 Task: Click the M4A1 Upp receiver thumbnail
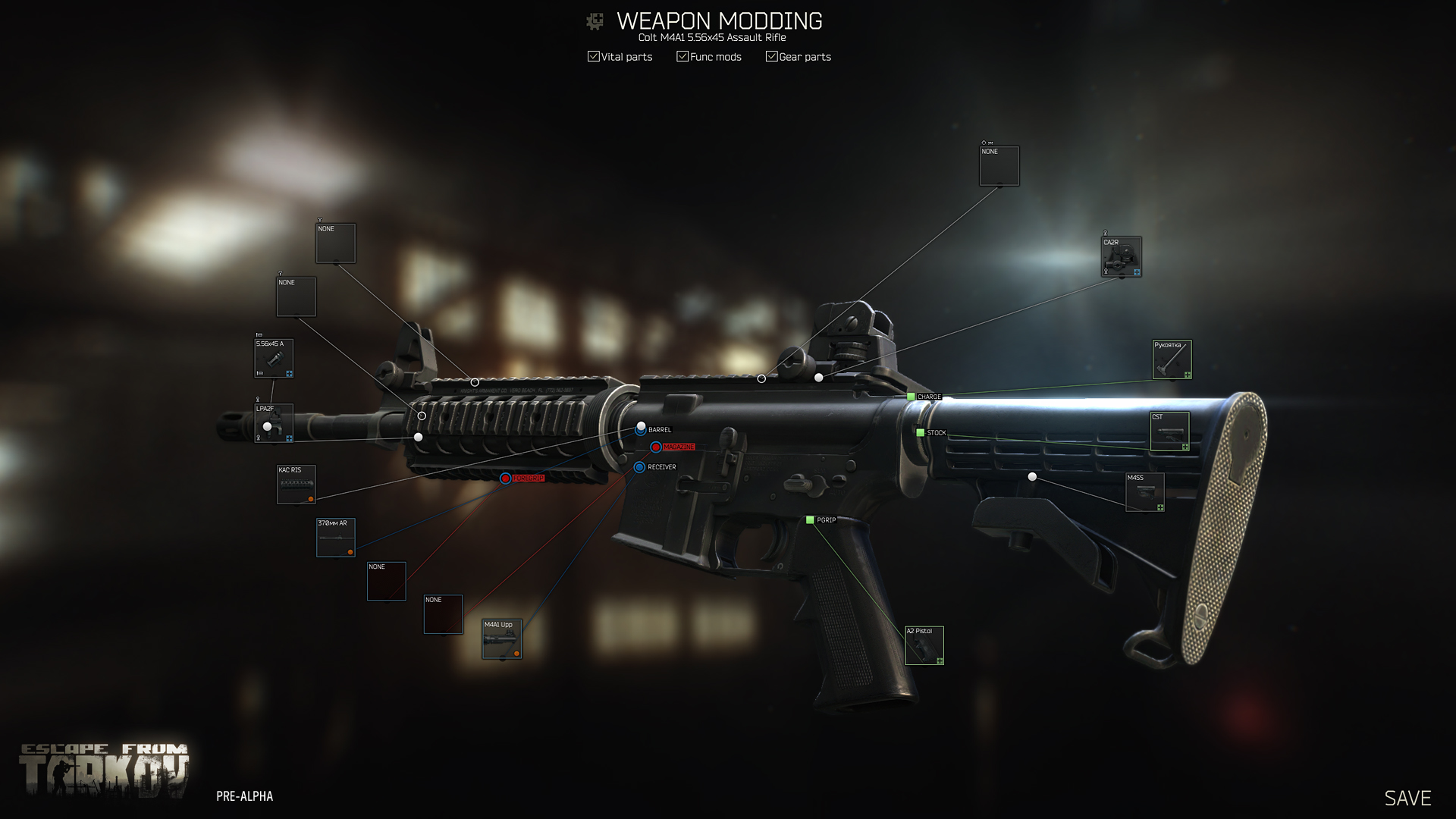501,639
